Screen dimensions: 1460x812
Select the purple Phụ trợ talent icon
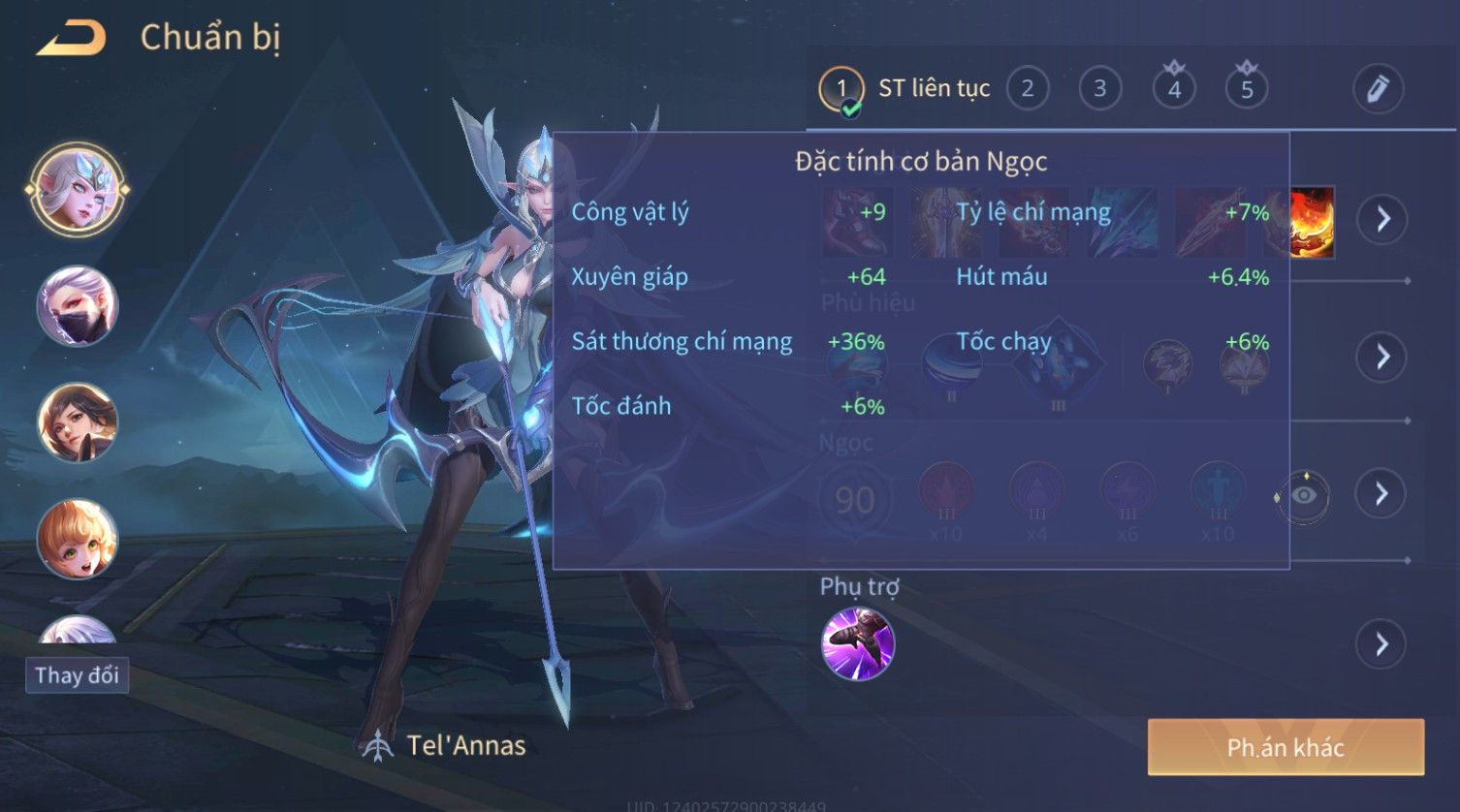coord(857,644)
